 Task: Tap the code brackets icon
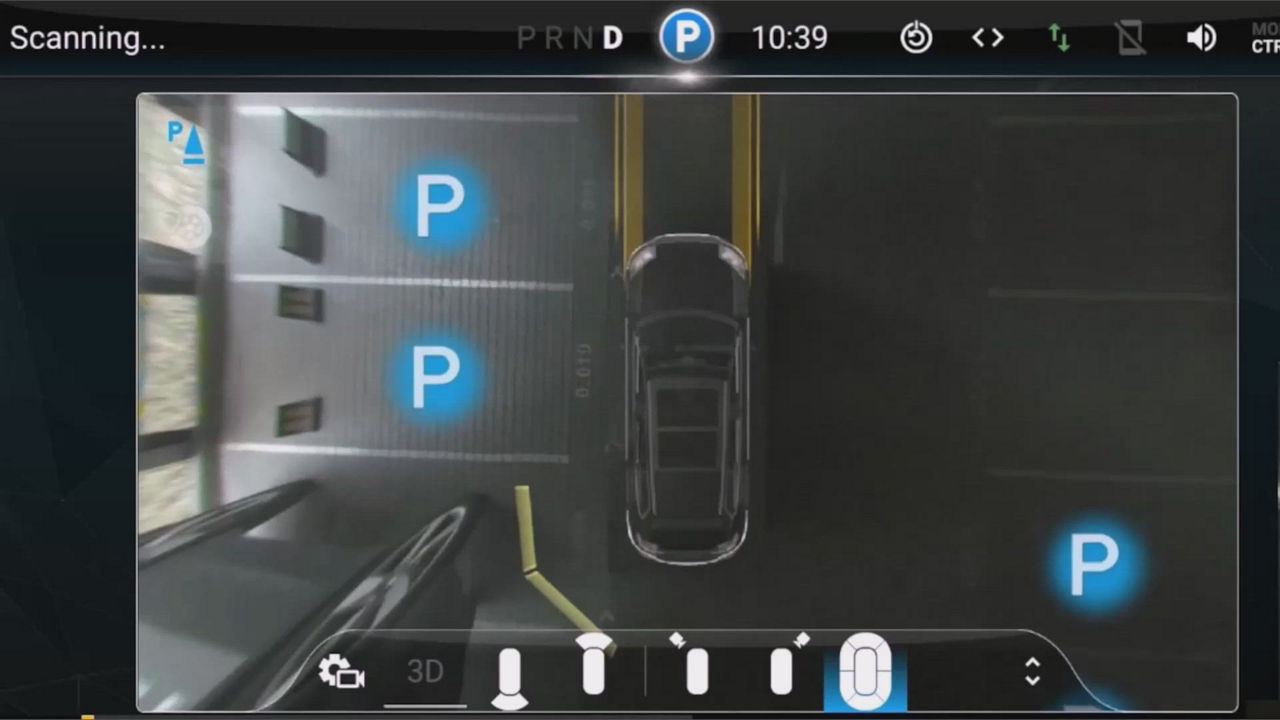[986, 37]
